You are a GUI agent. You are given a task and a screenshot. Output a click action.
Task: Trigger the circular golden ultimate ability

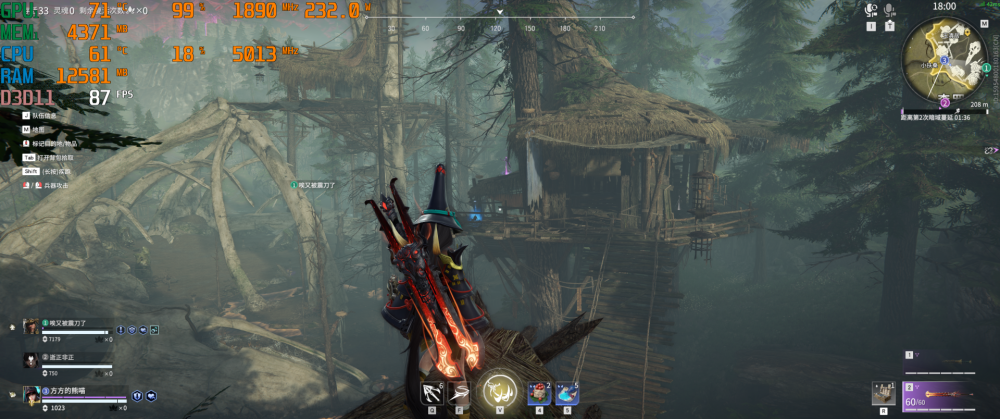[x=498, y=391]
